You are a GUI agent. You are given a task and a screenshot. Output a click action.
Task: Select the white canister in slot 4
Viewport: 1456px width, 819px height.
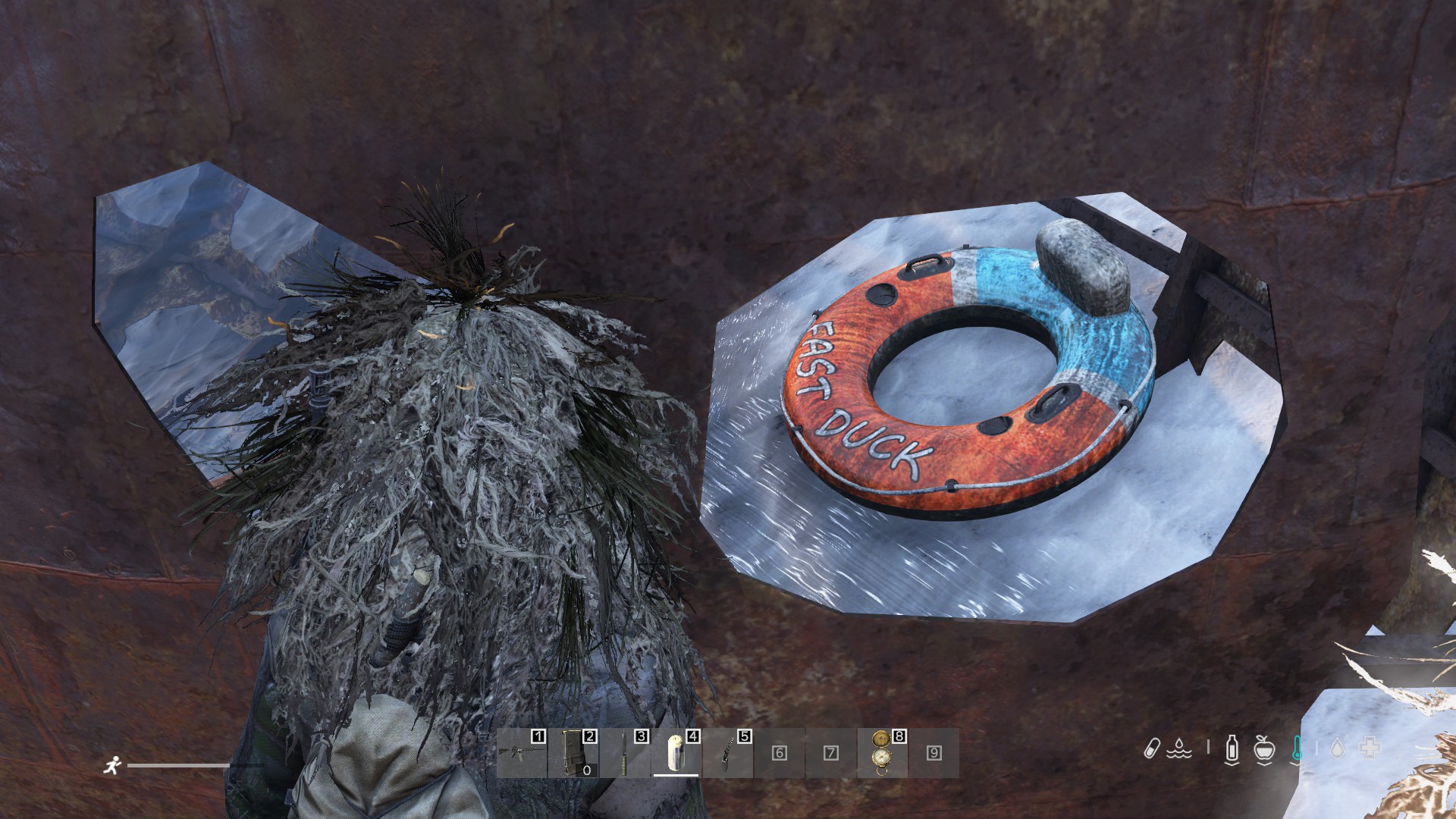coord(676,753)
